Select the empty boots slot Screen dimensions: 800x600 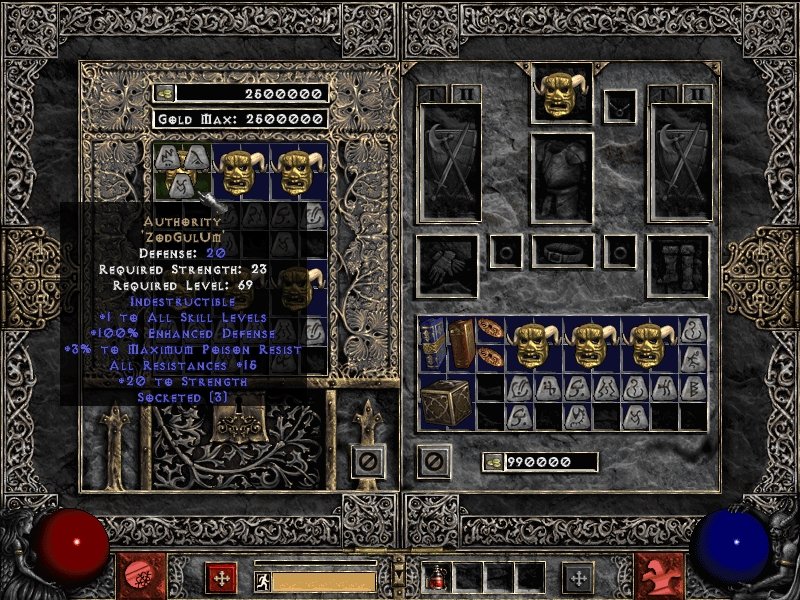coord(679,265)
